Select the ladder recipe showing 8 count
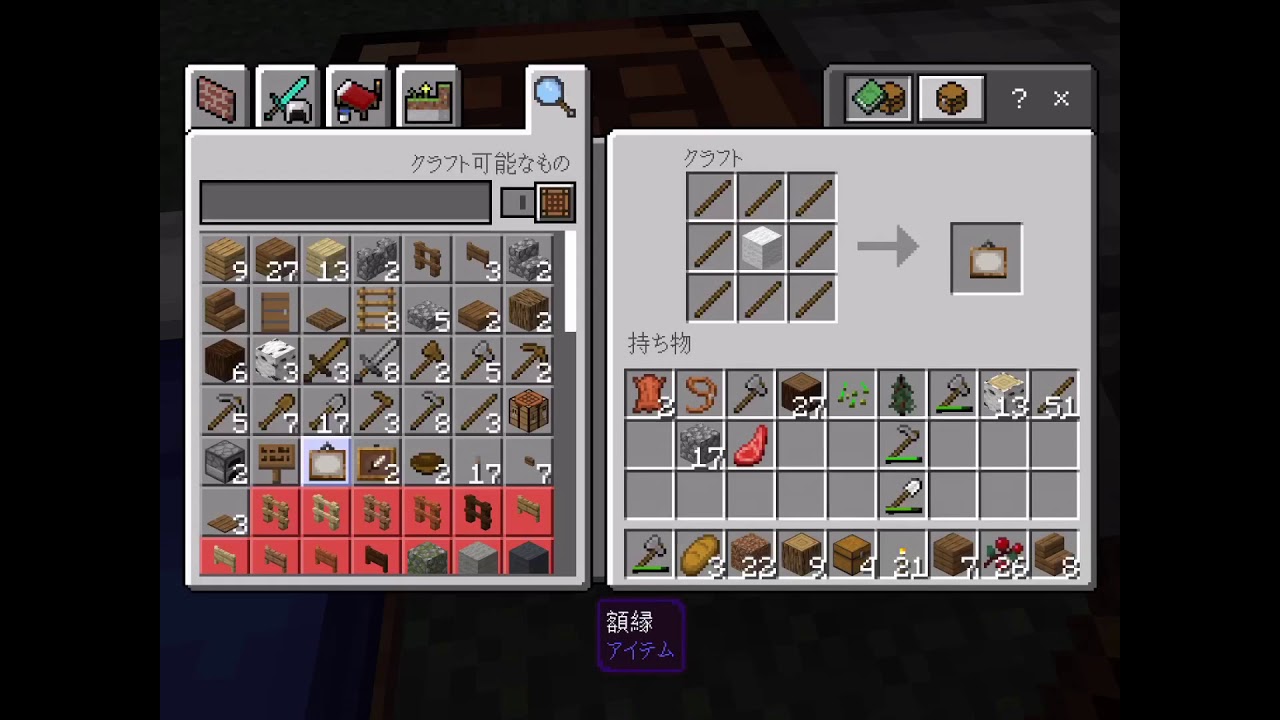Viewport: 1280px width, 720px height. click(x=375, y=314)
